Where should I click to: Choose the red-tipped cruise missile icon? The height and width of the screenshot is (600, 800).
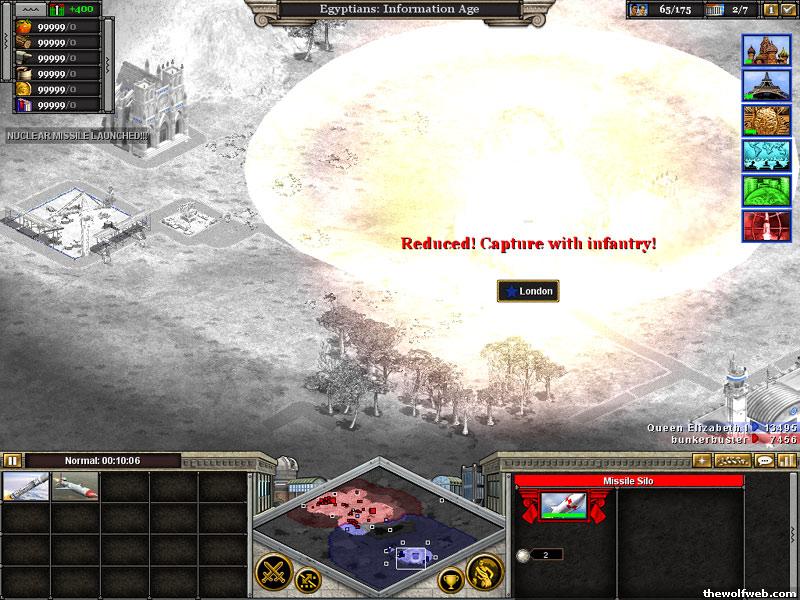pyautogui.click(x=74, y=487)
